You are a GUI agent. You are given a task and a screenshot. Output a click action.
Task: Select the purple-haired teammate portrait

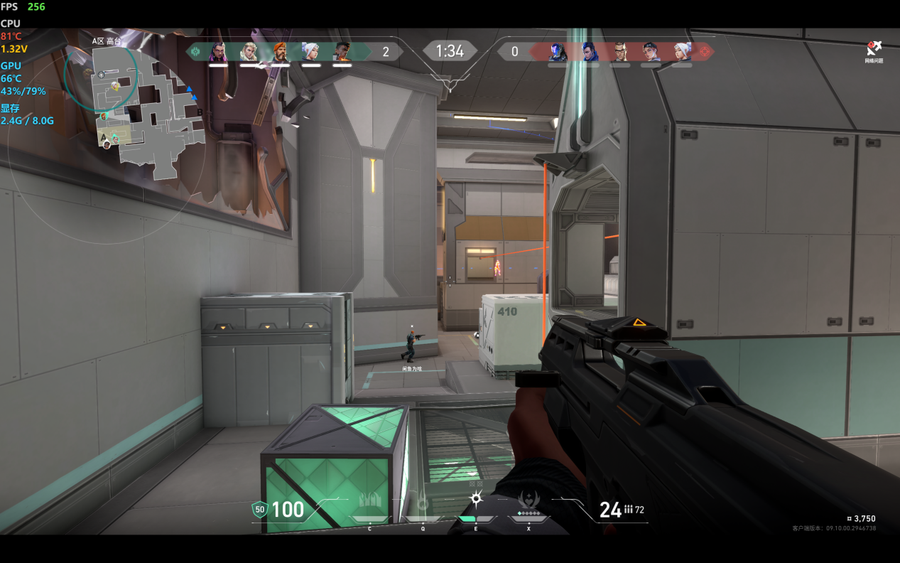point(218,52)
